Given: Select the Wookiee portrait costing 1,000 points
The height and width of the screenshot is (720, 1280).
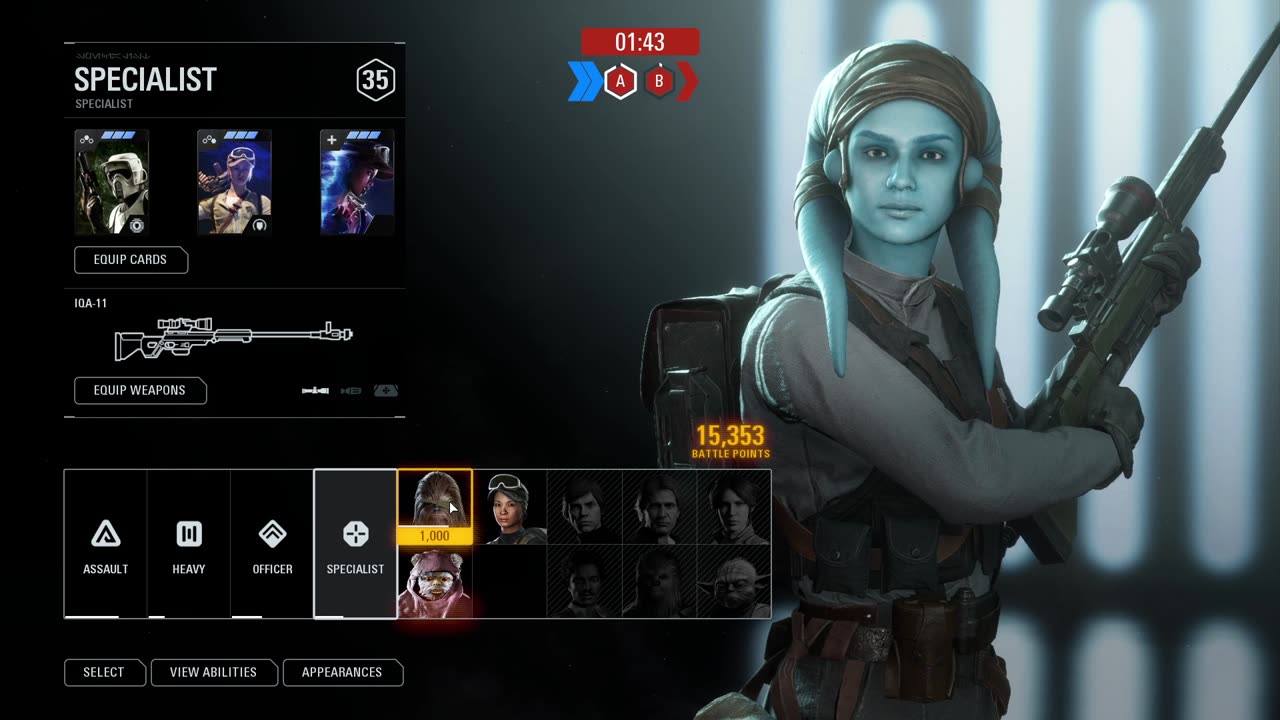Looking at the screenshot, I should [x=435, y=499].
